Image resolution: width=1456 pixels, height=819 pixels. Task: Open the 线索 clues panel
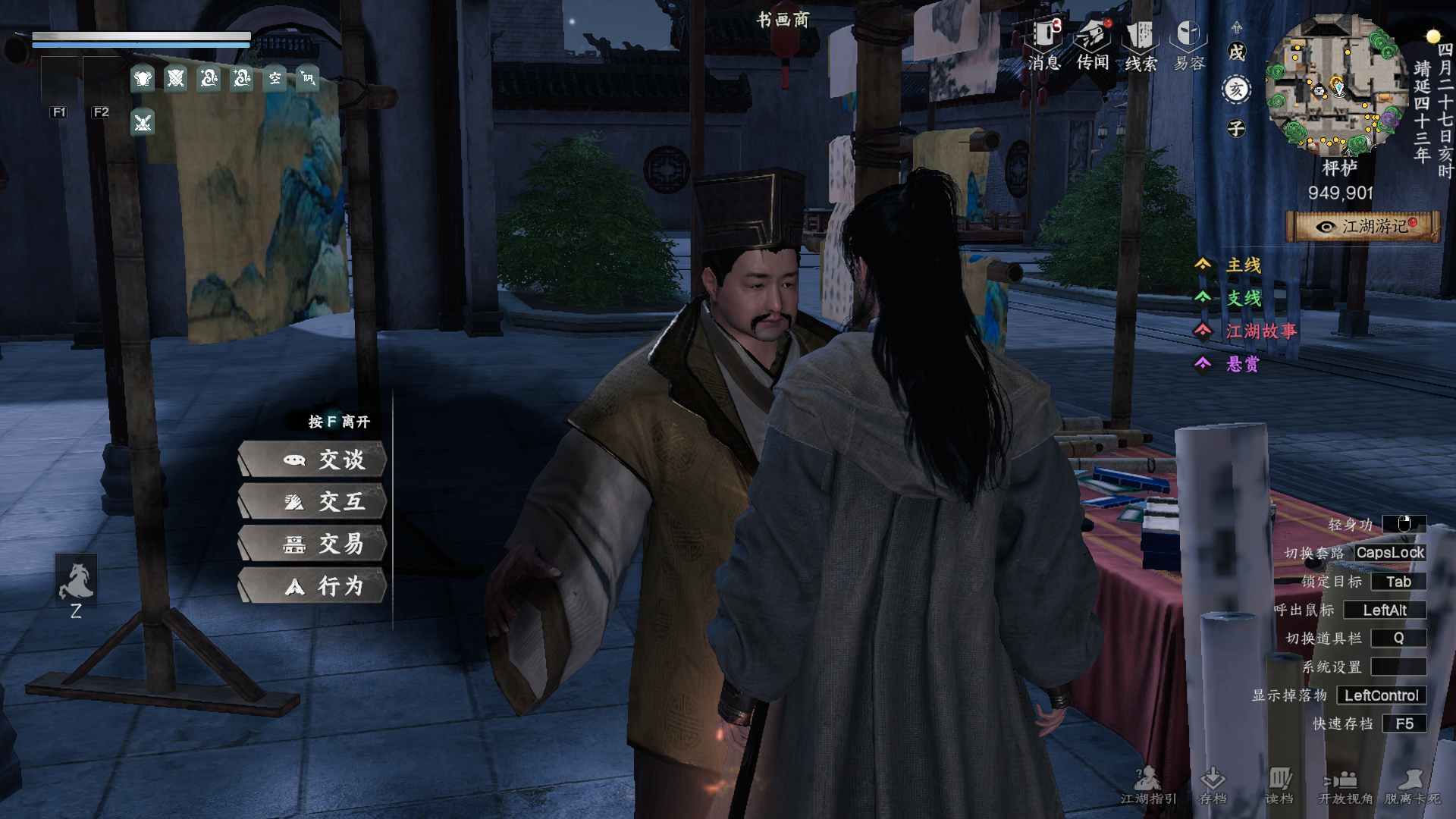pyautogui.click(x=1141, y=45)
